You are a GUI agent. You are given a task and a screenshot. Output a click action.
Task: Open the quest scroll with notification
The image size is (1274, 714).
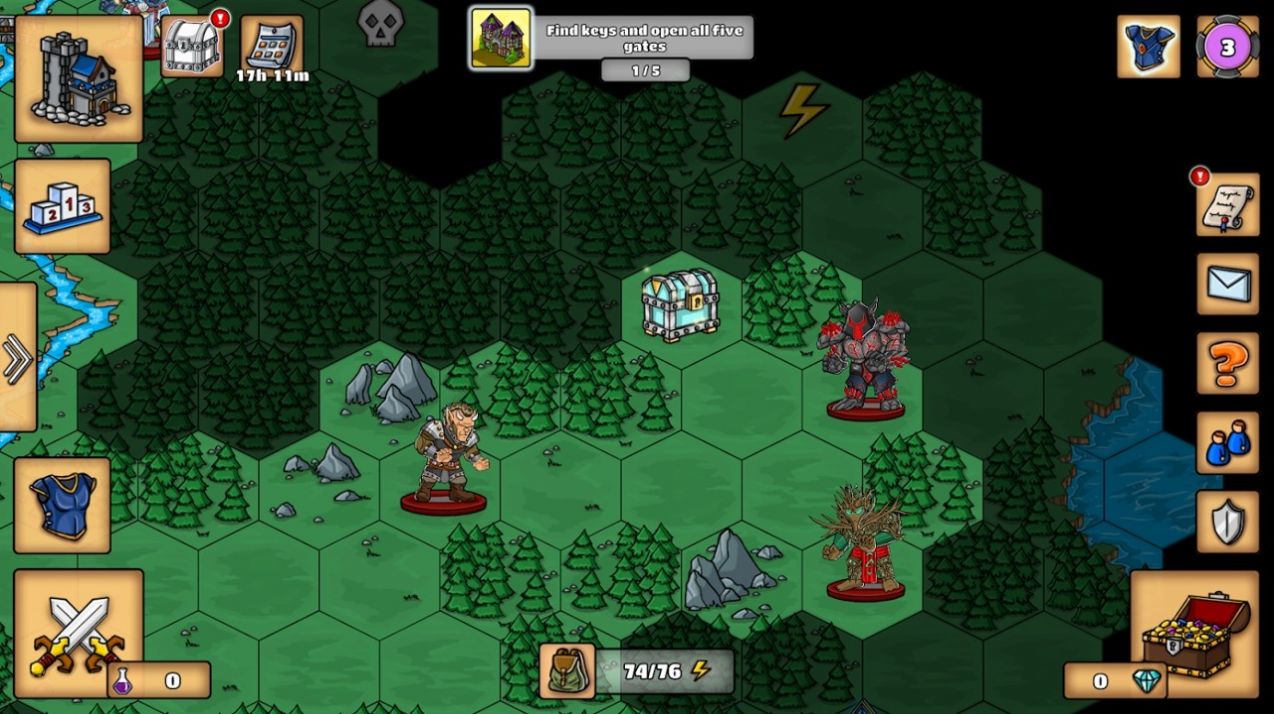click(1227, 205)
